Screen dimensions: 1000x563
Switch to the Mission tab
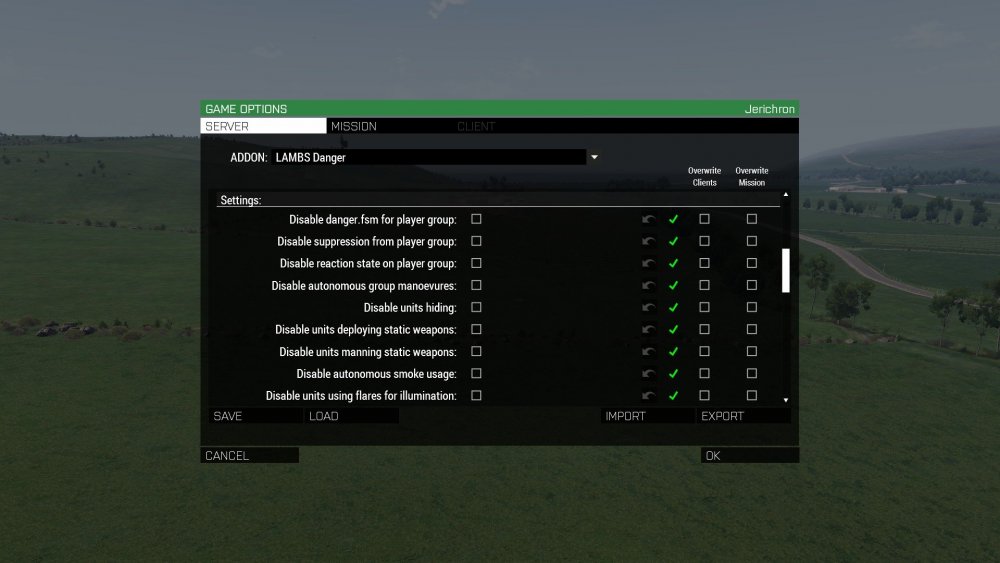[354, 126]
